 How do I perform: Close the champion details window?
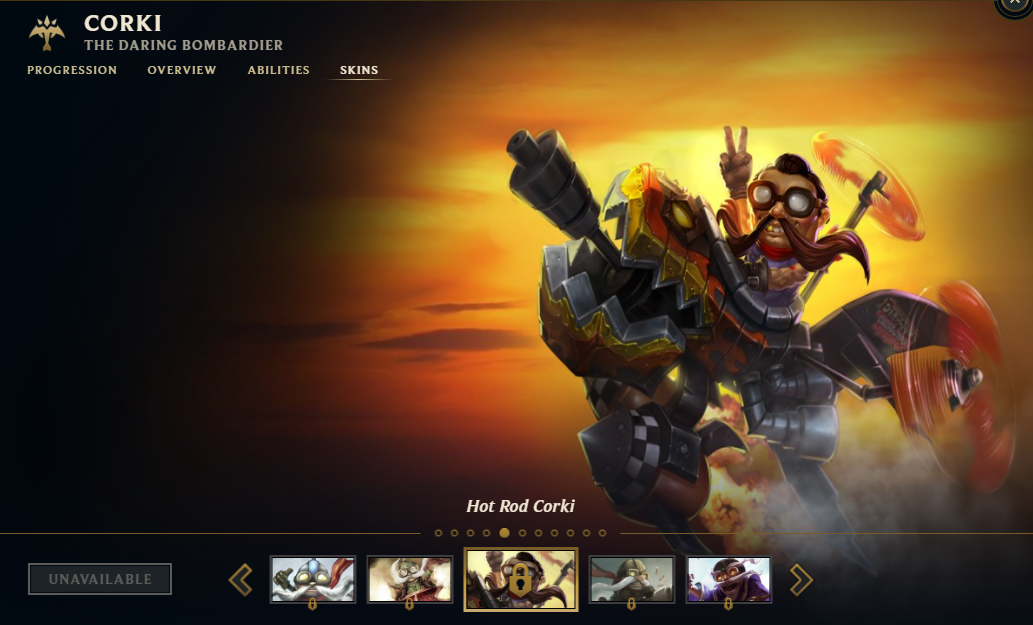(1014, 6)
